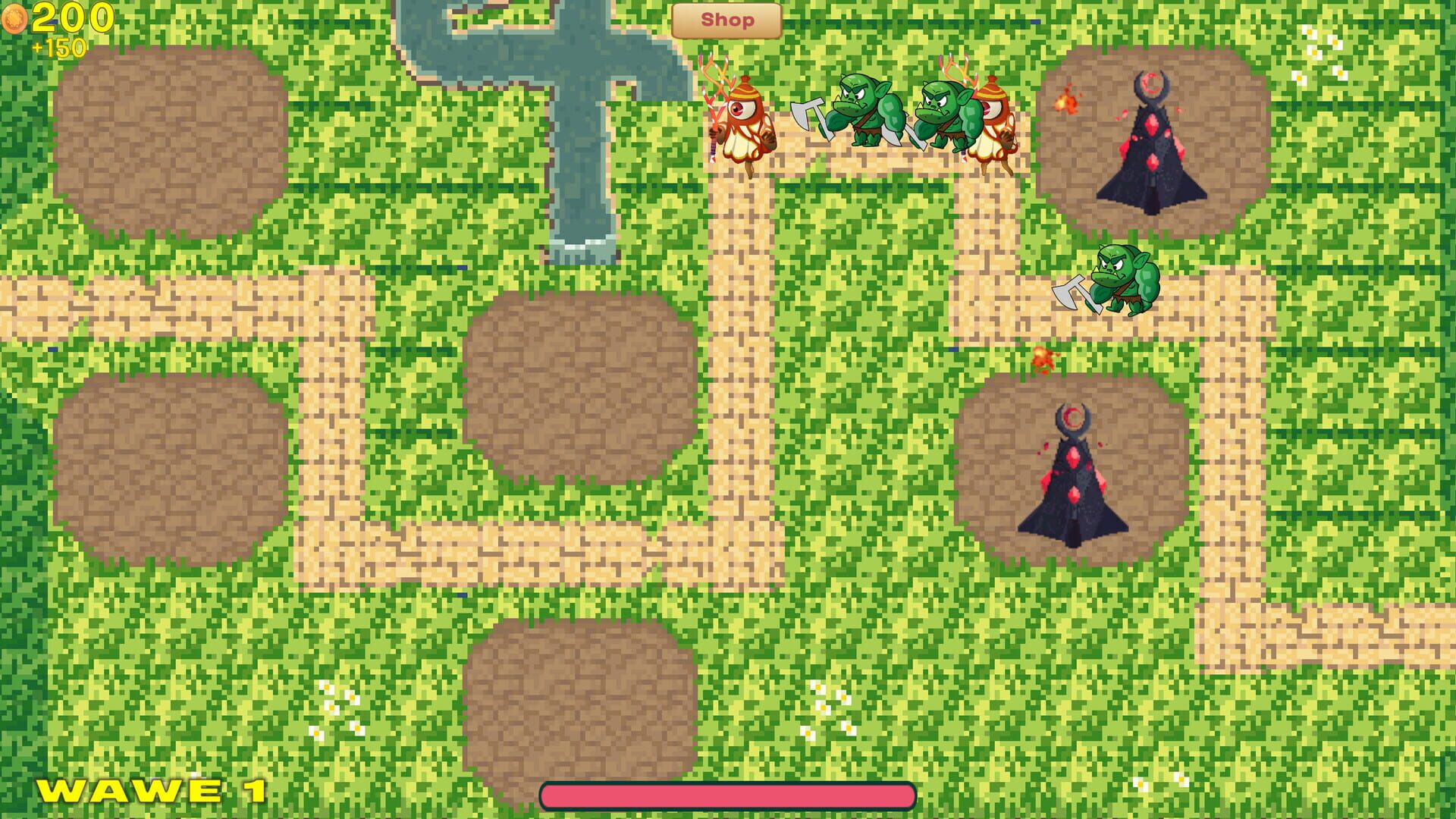This screenshot has width=1456, height=819.
Task: Expand the Shop panel at the top
Action: (726, 20)
